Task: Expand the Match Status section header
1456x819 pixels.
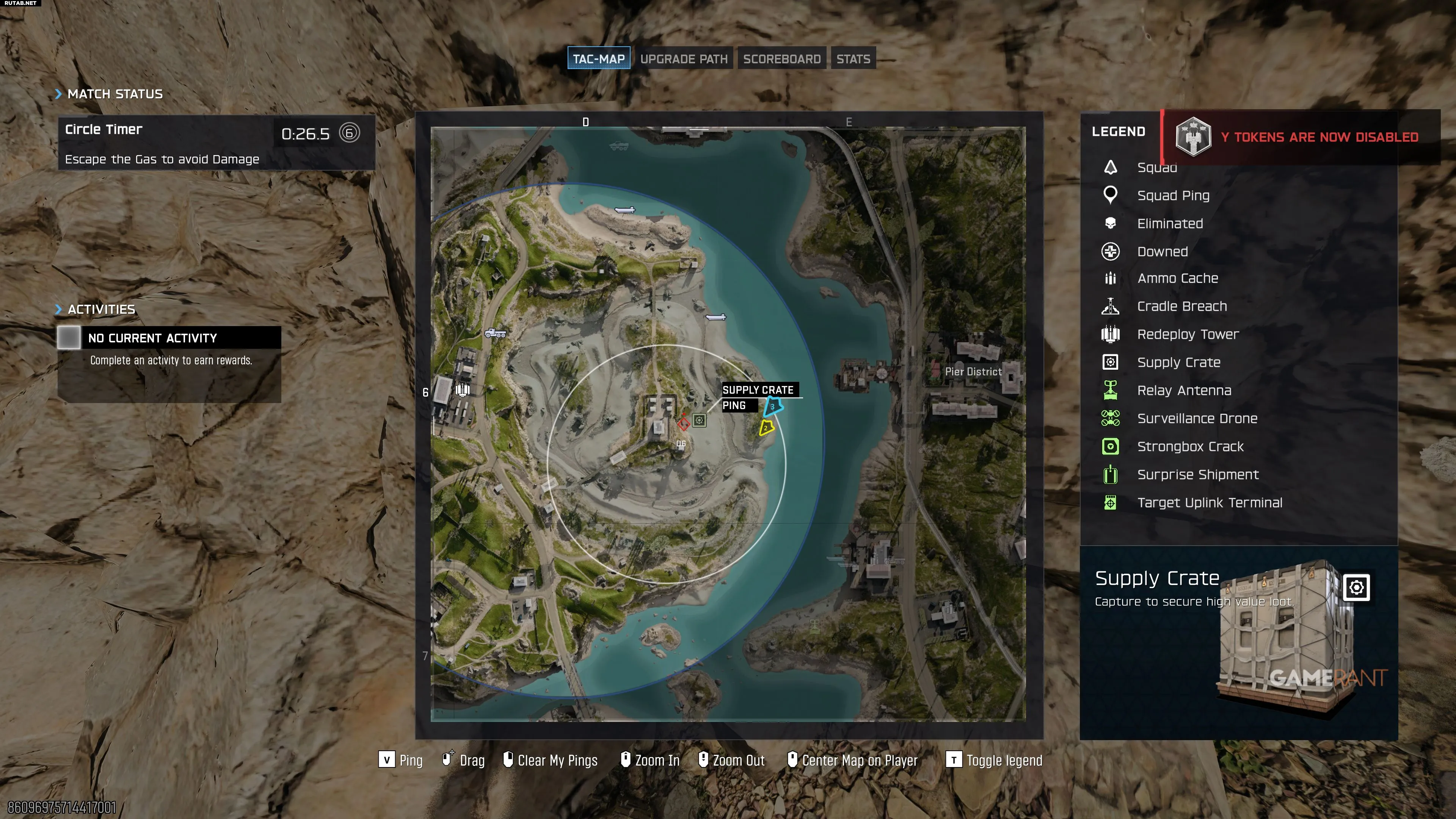Action: coord(114,94)
